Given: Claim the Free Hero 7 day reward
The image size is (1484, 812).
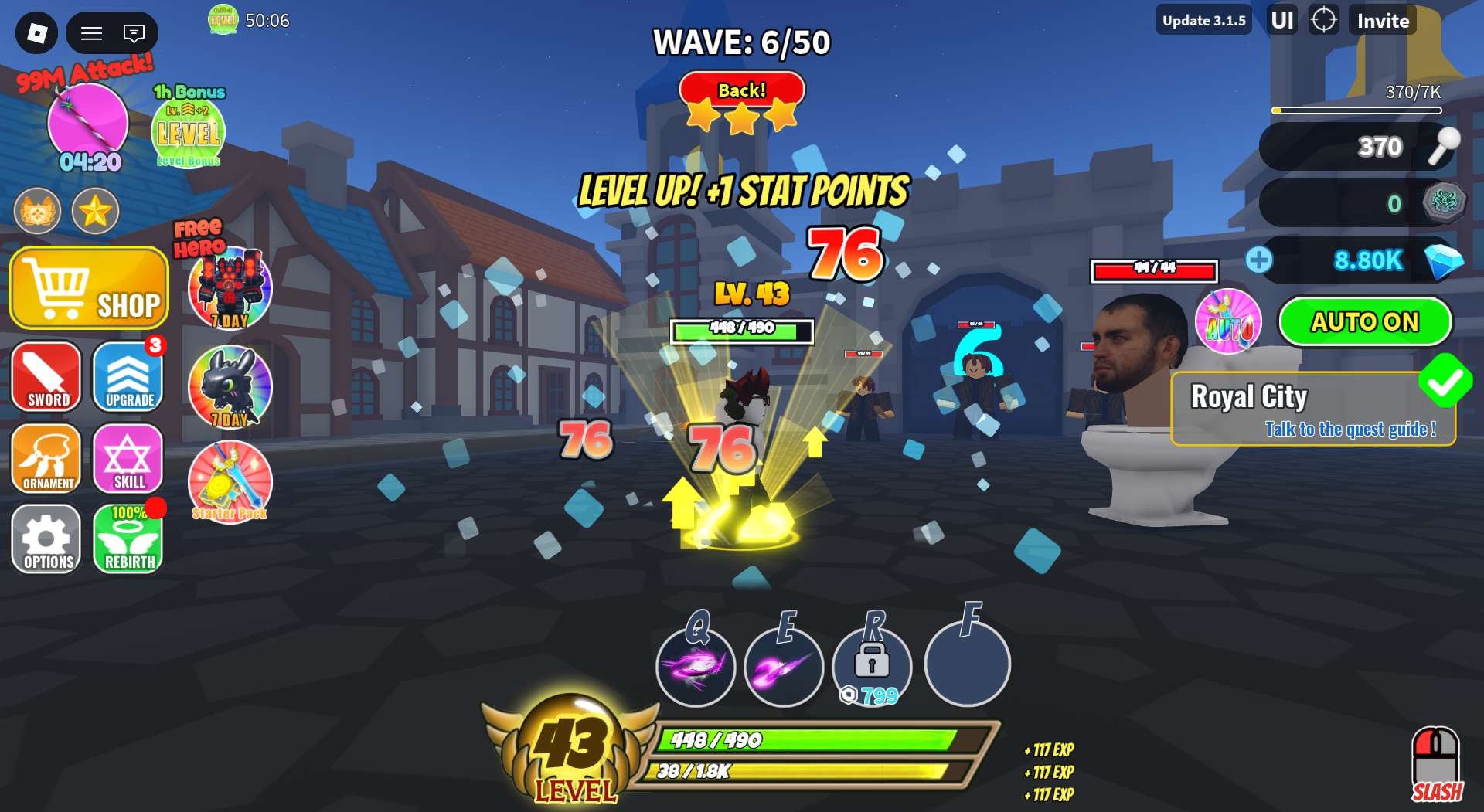Looking at the screenshot, I should point(230,288).
